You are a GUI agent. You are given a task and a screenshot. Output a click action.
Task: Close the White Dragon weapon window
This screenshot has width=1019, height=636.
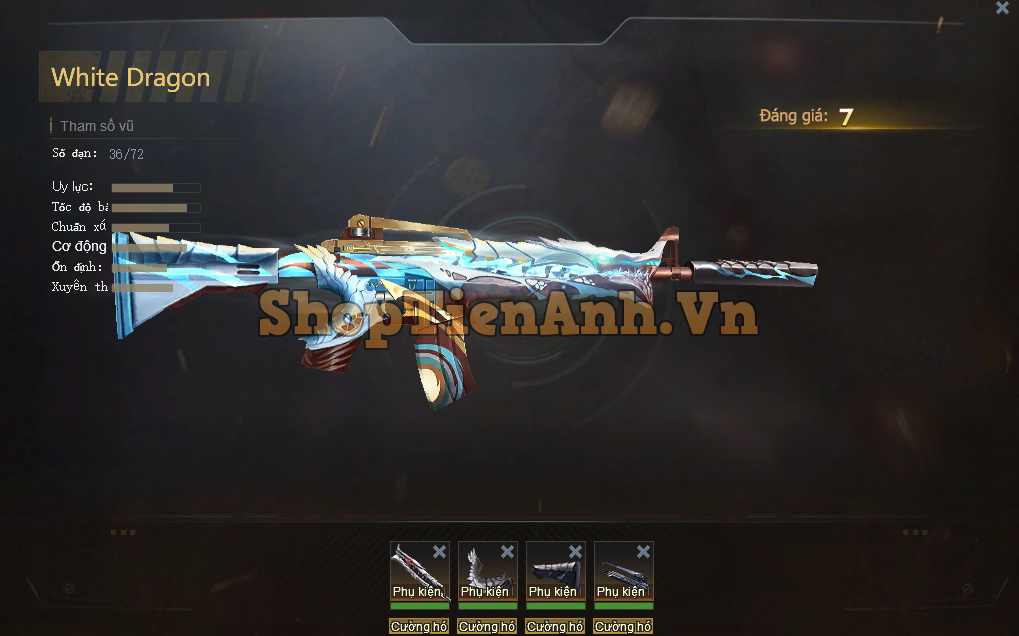tap(1002, 8)
